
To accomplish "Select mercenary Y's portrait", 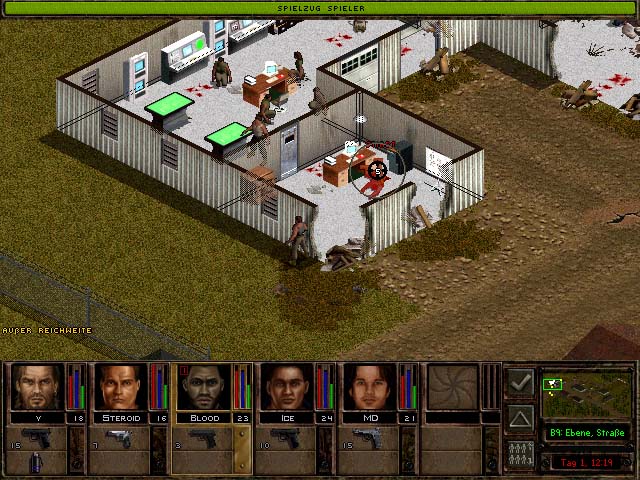I will pos(37,387).
